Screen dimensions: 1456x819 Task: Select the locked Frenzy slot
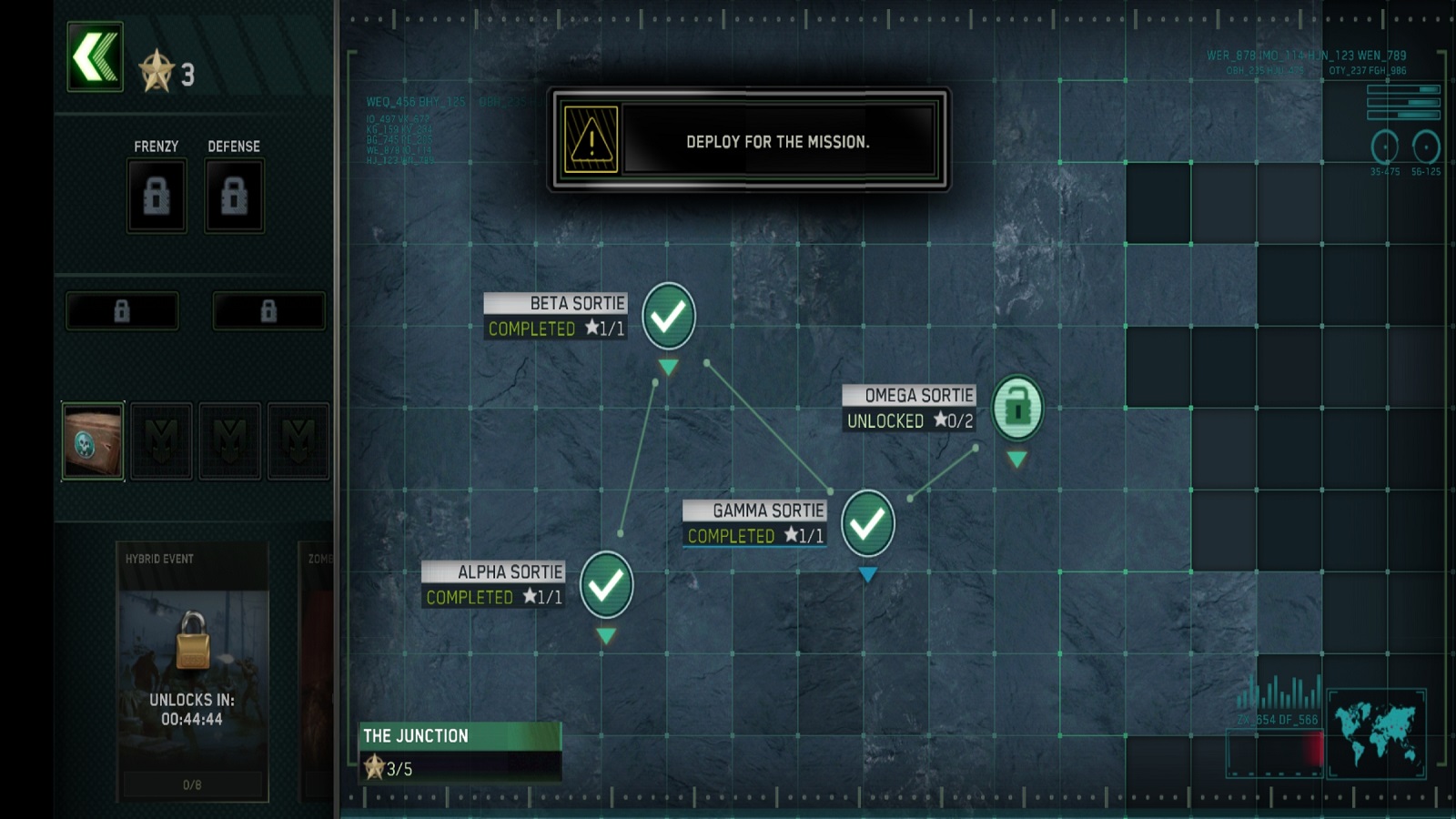click(x=157, y=196)
